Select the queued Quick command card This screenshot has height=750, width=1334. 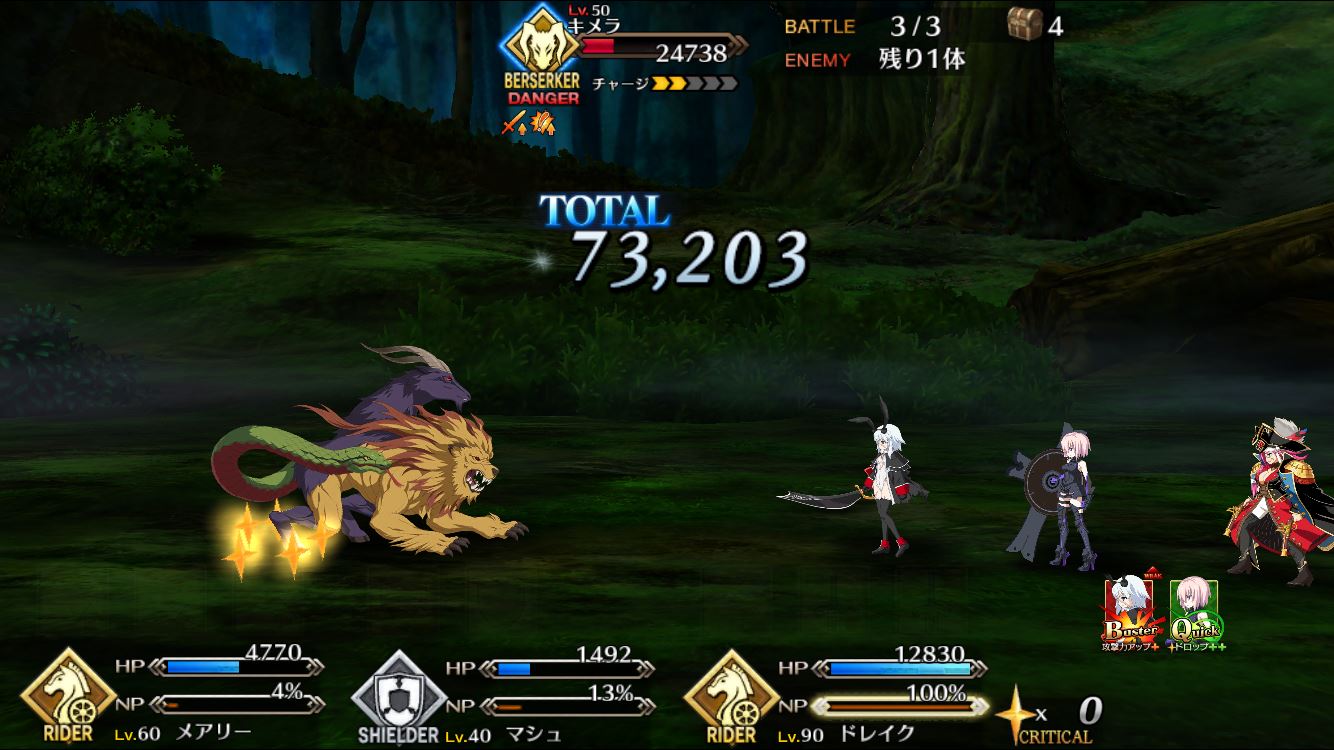(1195, 612)
